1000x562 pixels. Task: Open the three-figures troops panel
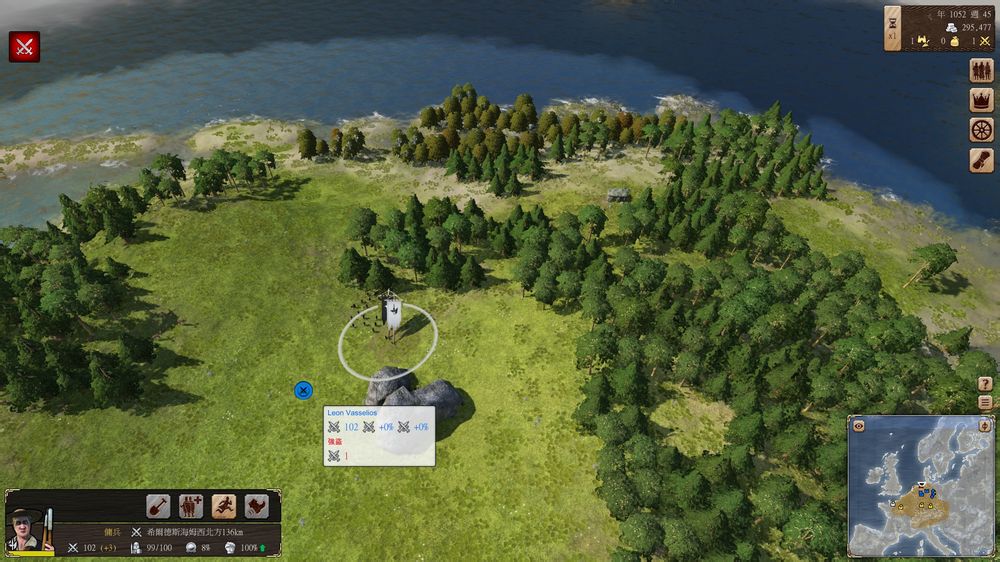pyautogui.click(x=981, y=71)
